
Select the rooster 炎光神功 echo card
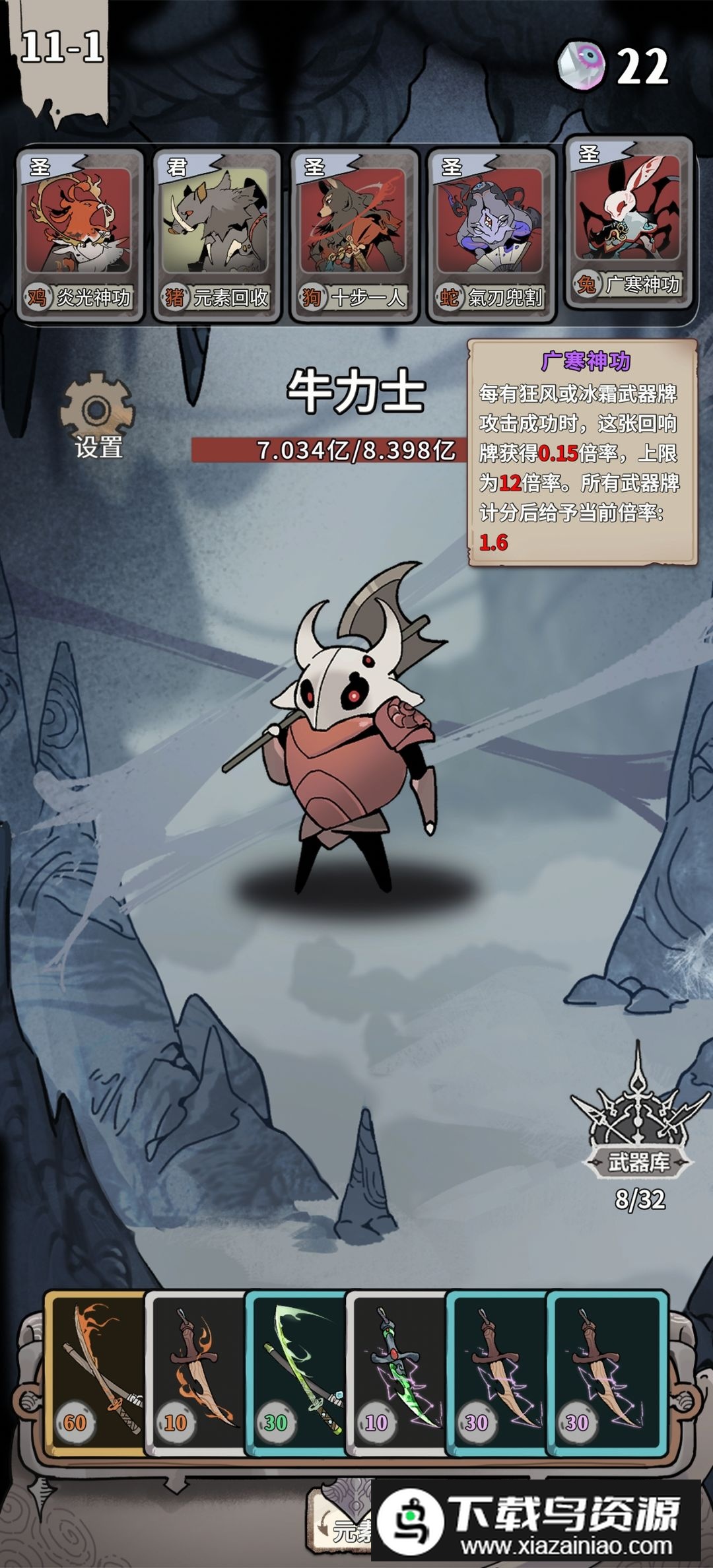point(80,234)
